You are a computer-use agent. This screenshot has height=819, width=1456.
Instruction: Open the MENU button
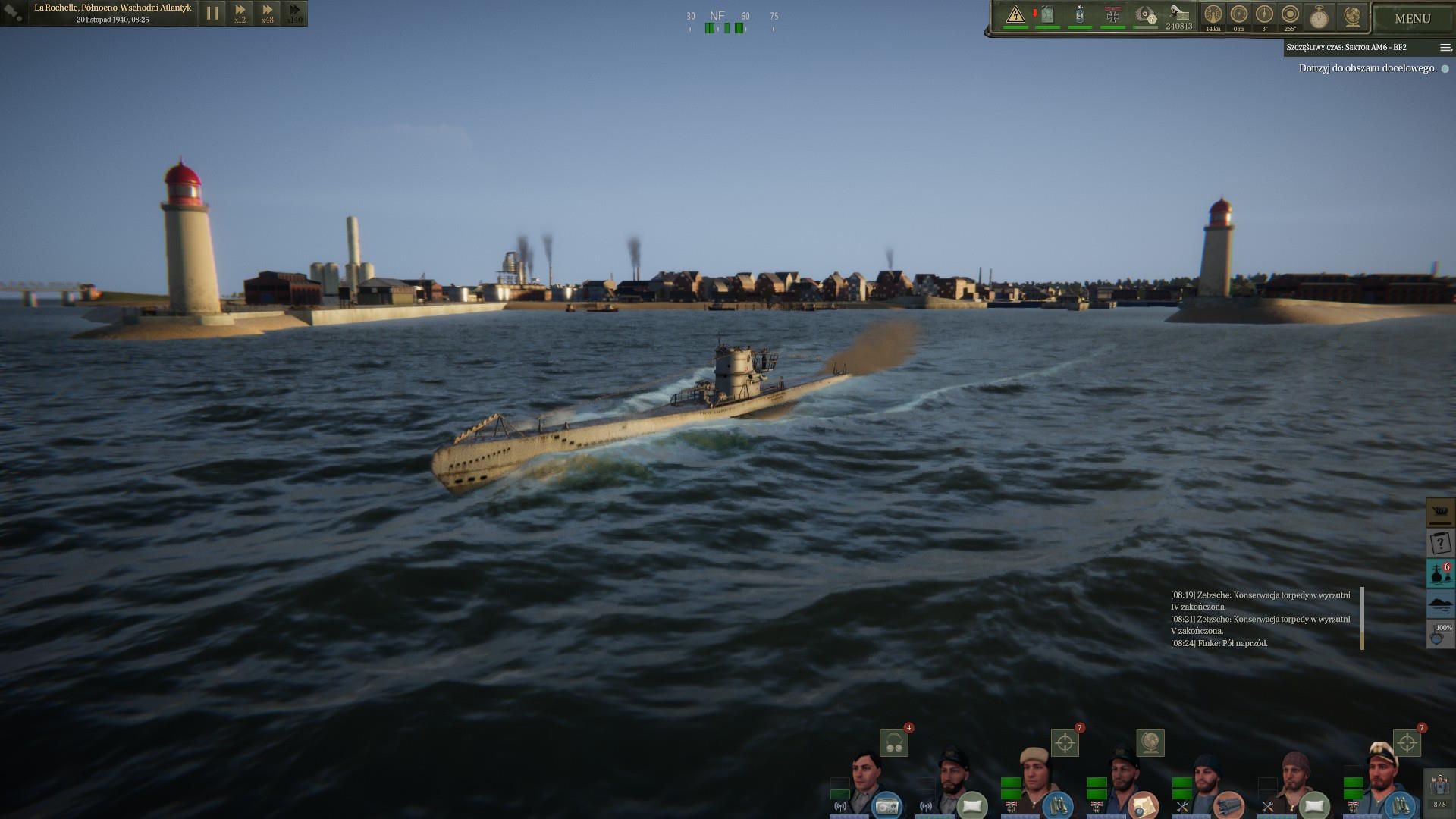(1412, 18)
